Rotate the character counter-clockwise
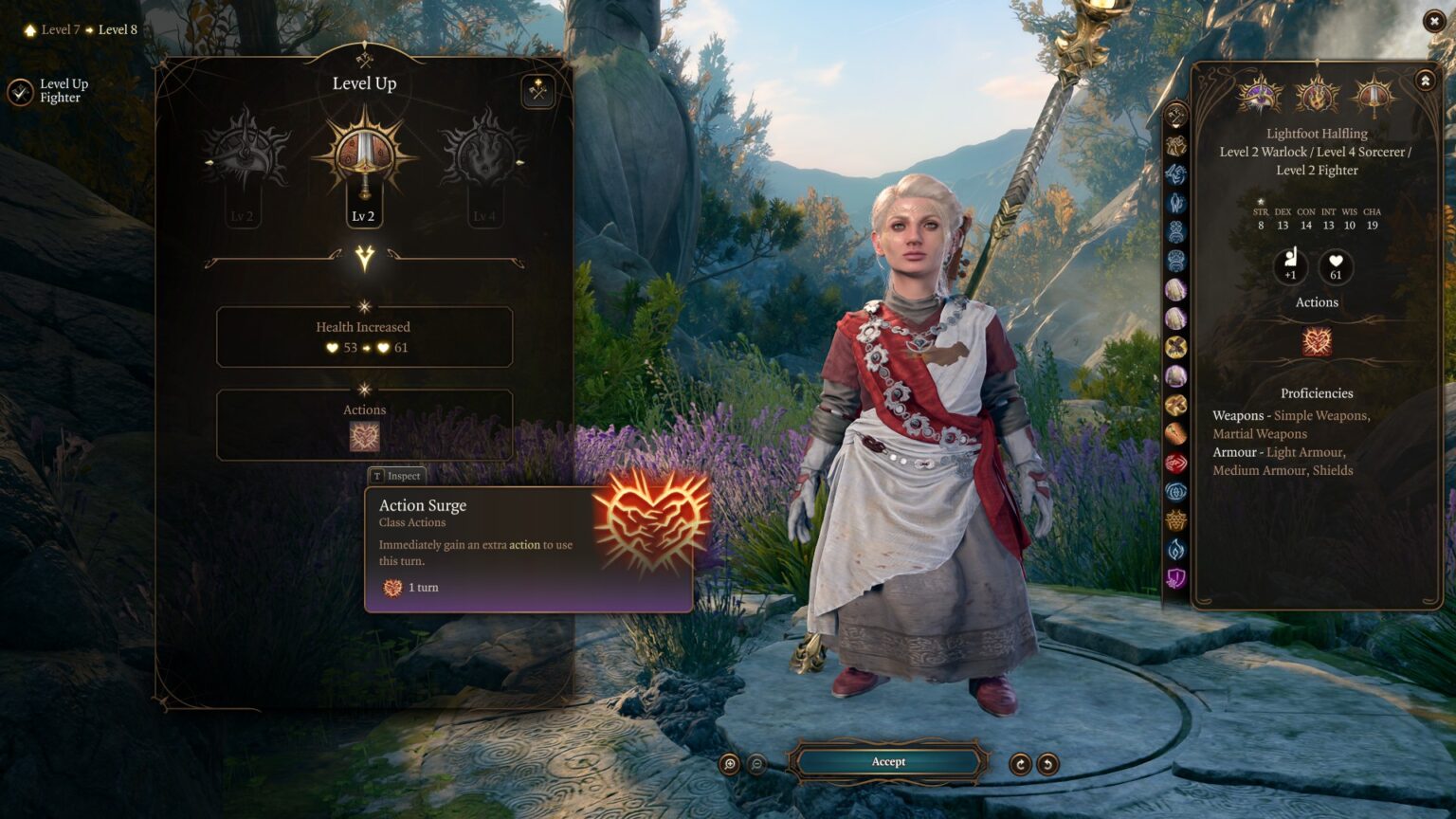 click(1047, 764)
